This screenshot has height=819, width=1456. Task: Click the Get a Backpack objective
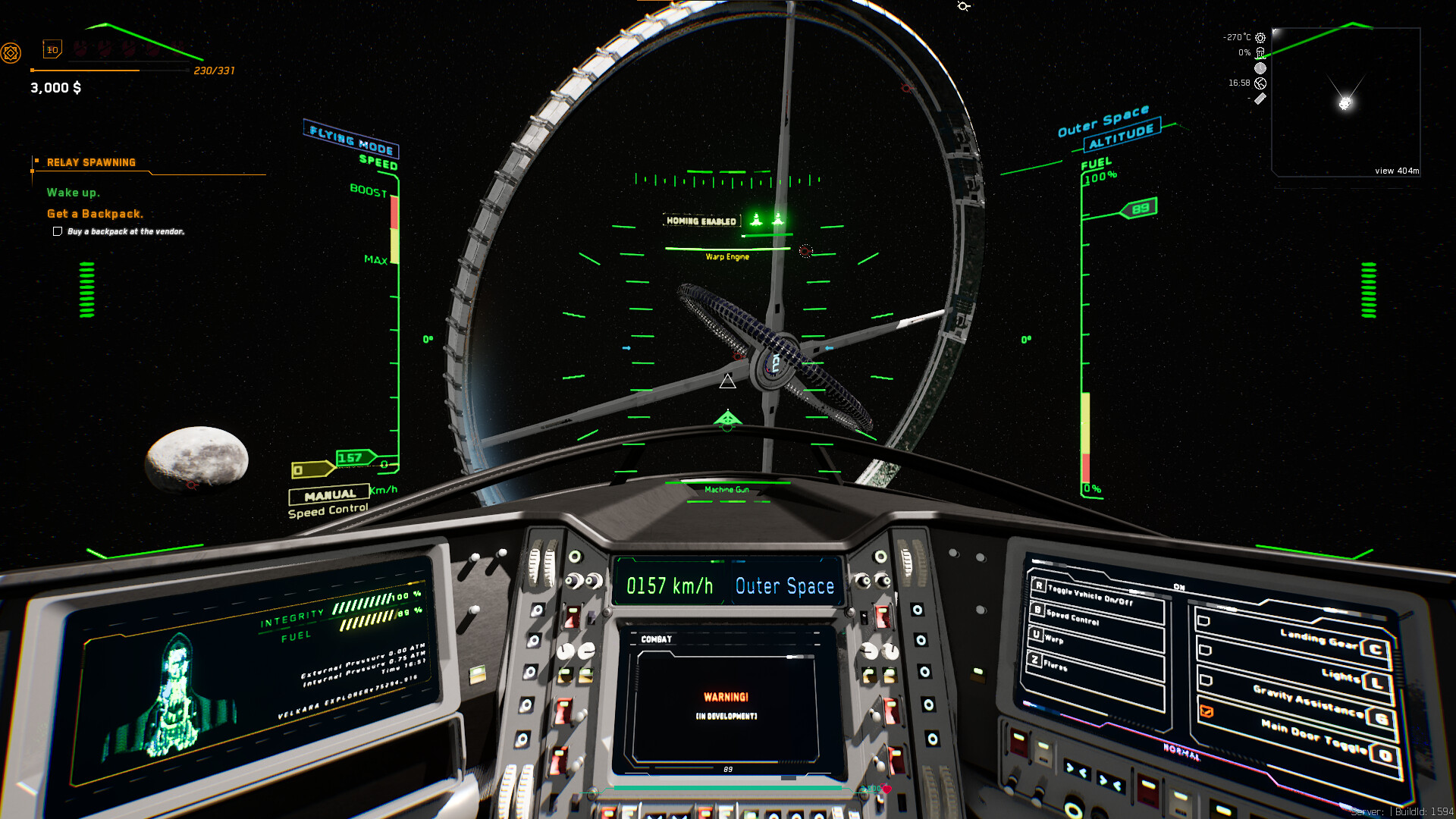coord(95,214)
